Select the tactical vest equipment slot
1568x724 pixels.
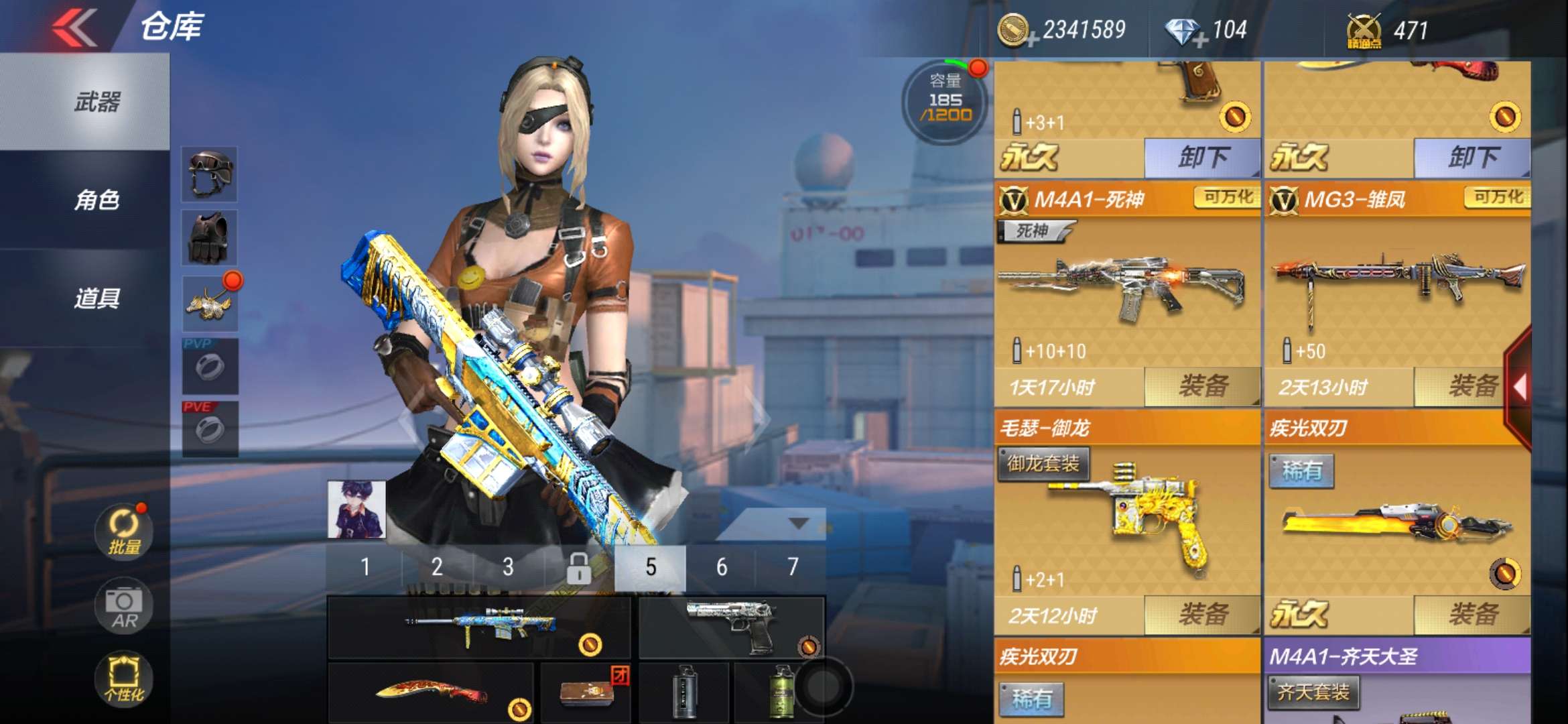(210, 238)
